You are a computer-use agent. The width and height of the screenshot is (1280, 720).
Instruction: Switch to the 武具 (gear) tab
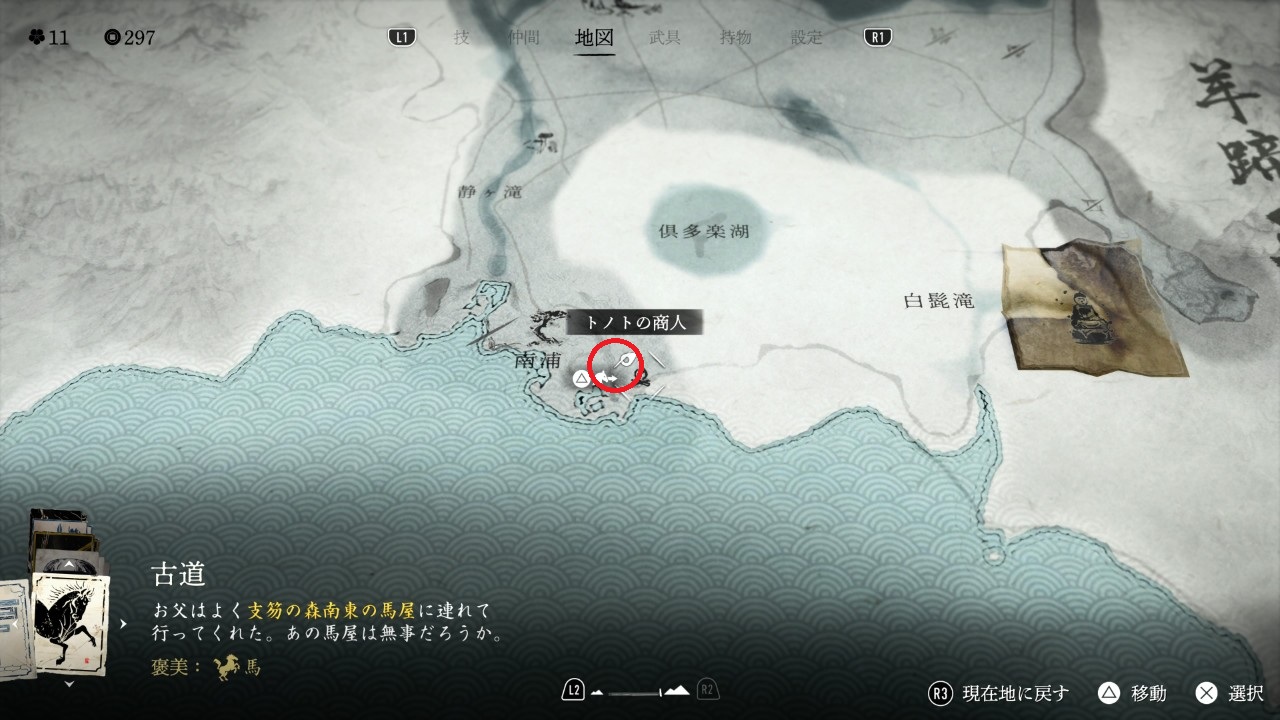tap(665, 38)
